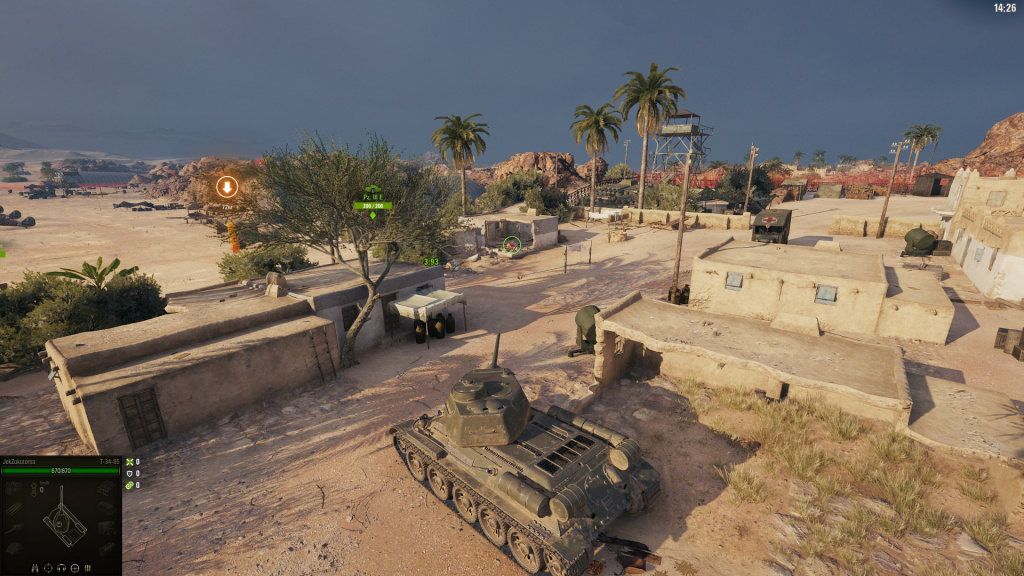The image size is (1024, 576).
Task: Select the Pz. III E ally marker
Action: (x=372, y=196)
